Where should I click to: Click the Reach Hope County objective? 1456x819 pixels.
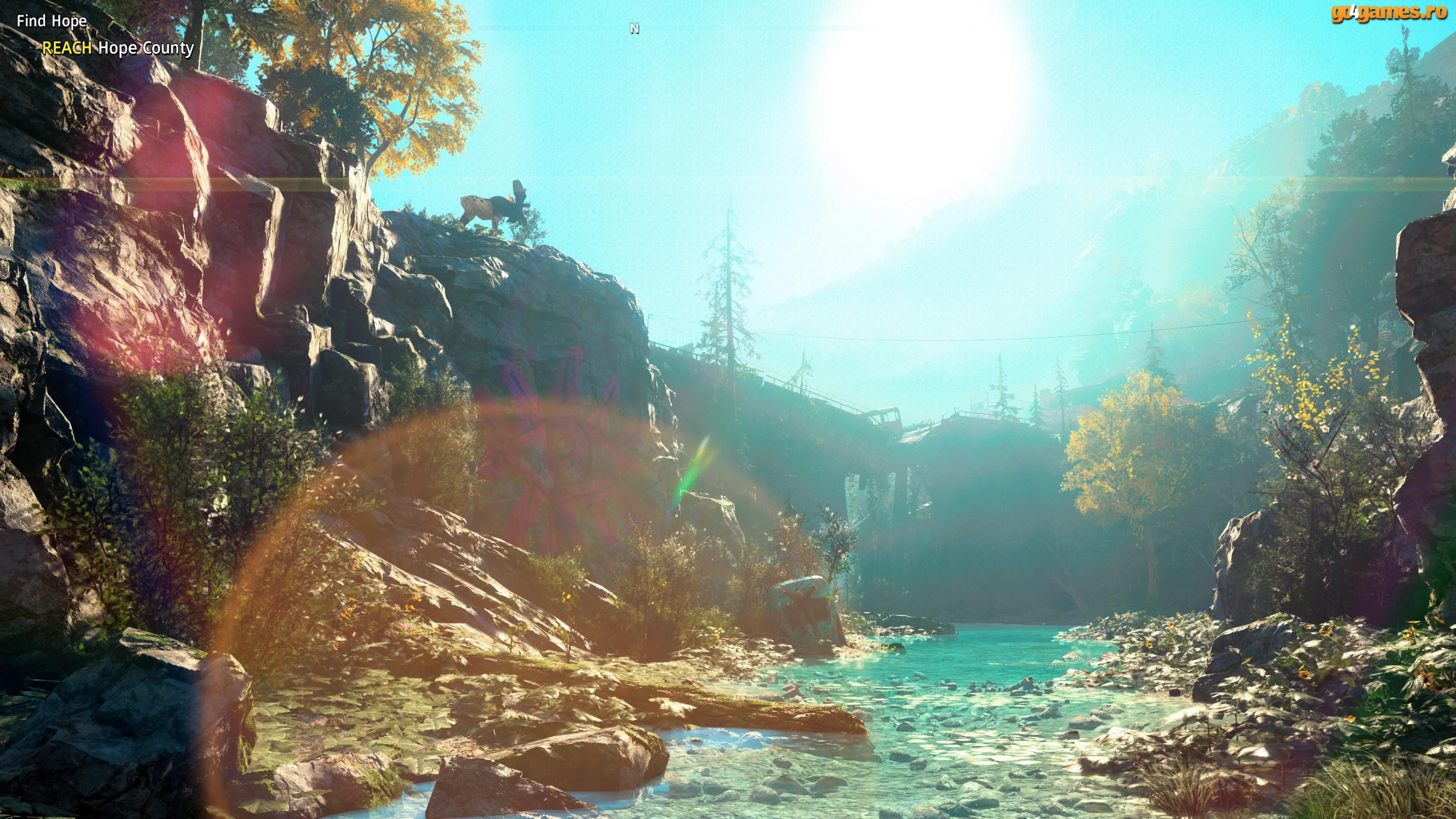(118, 48)
